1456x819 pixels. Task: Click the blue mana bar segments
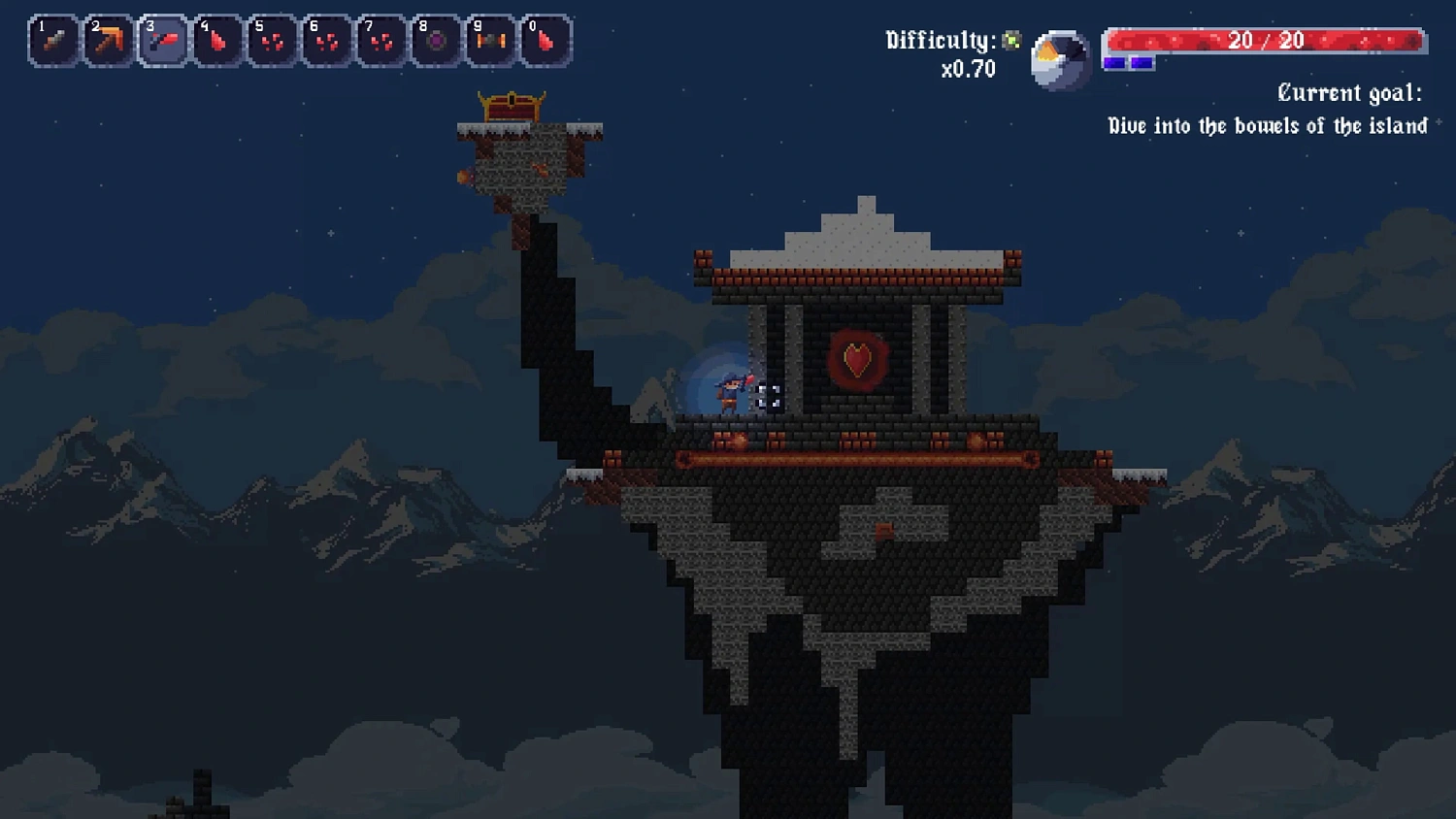1129,60
